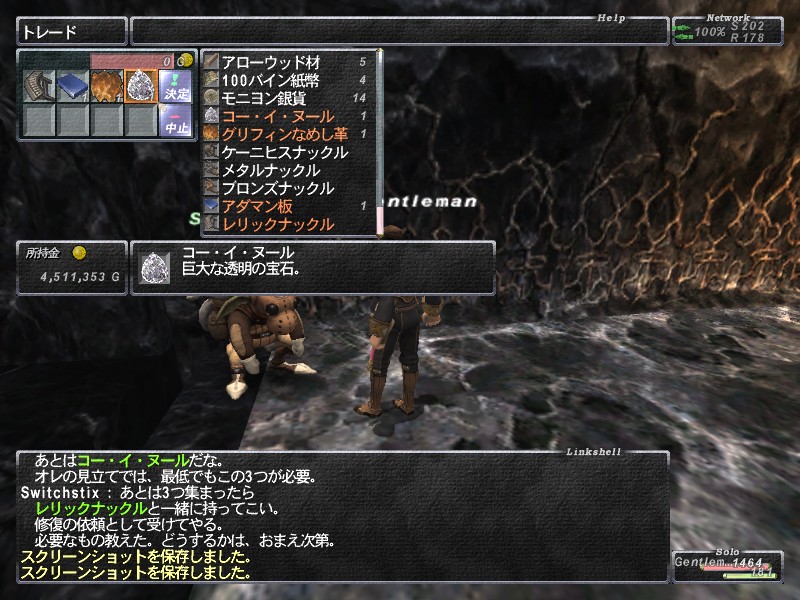The image size is (800, 600).
Task: Select the blue Adaman plate trade slot
Action: (72, 87)
